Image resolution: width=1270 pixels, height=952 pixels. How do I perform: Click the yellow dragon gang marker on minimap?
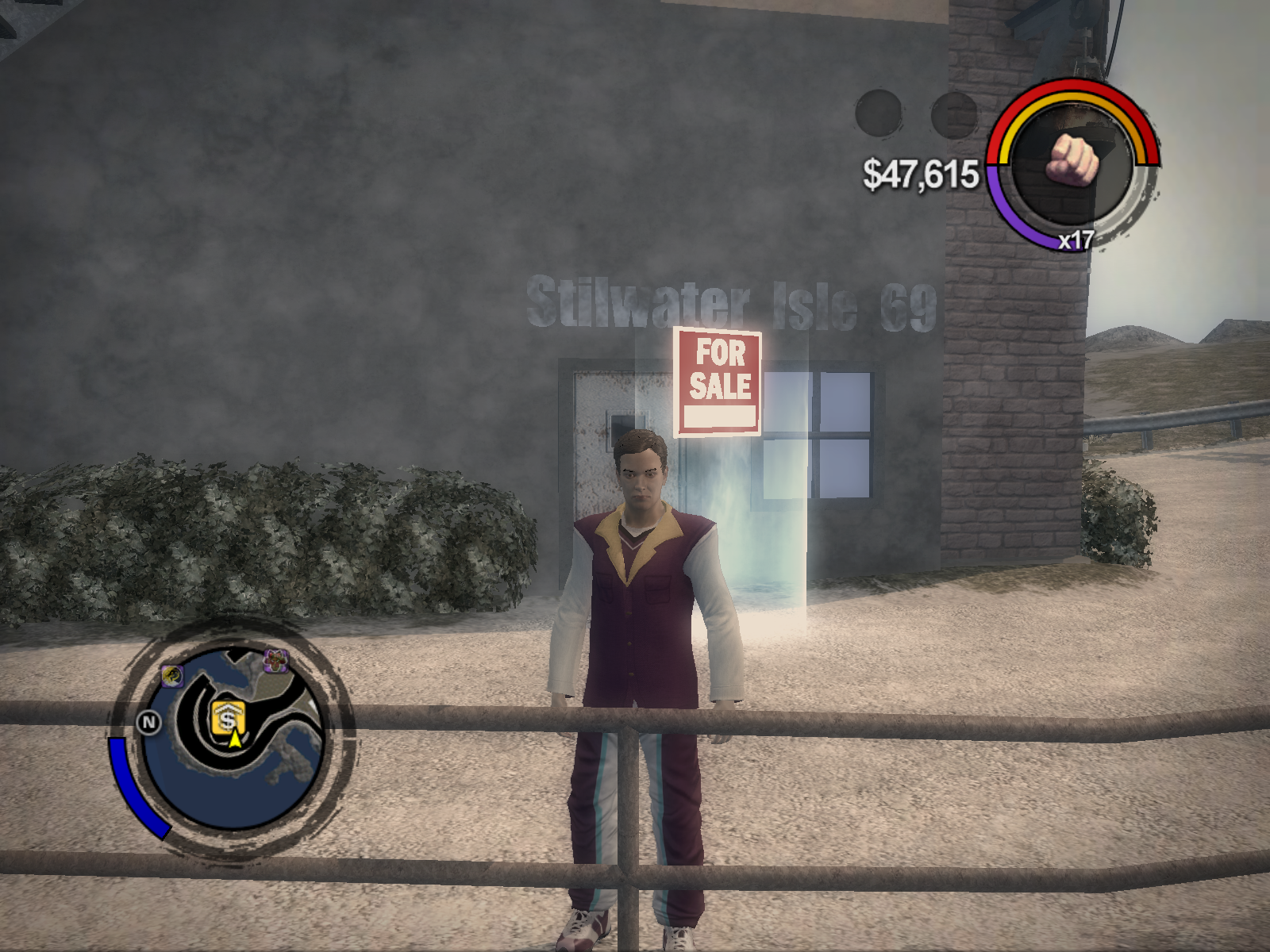(x=172, y=676)
